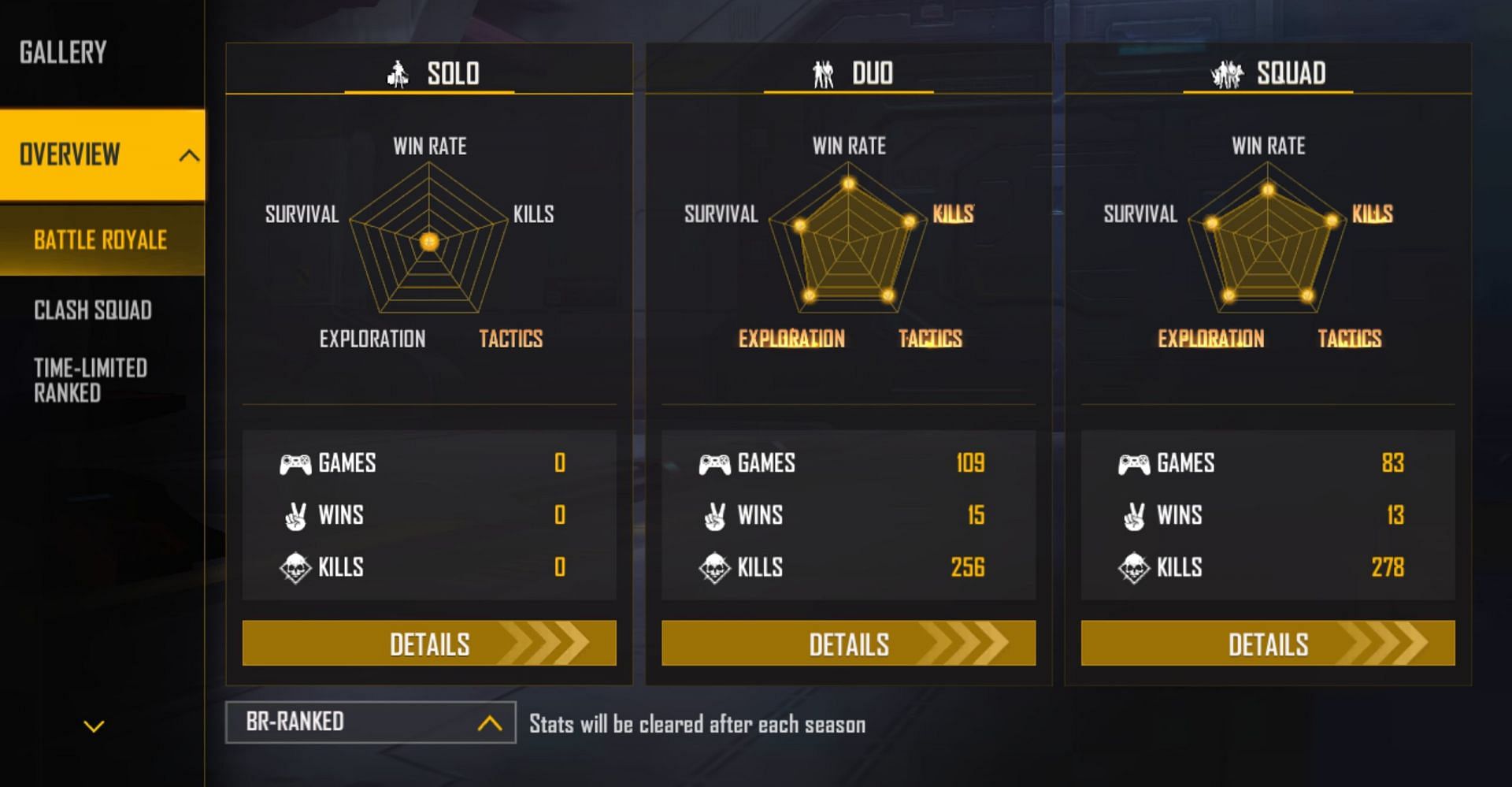Open the Gallery section
Viewport: 1512px width, 787px height.
click(63, 53)
